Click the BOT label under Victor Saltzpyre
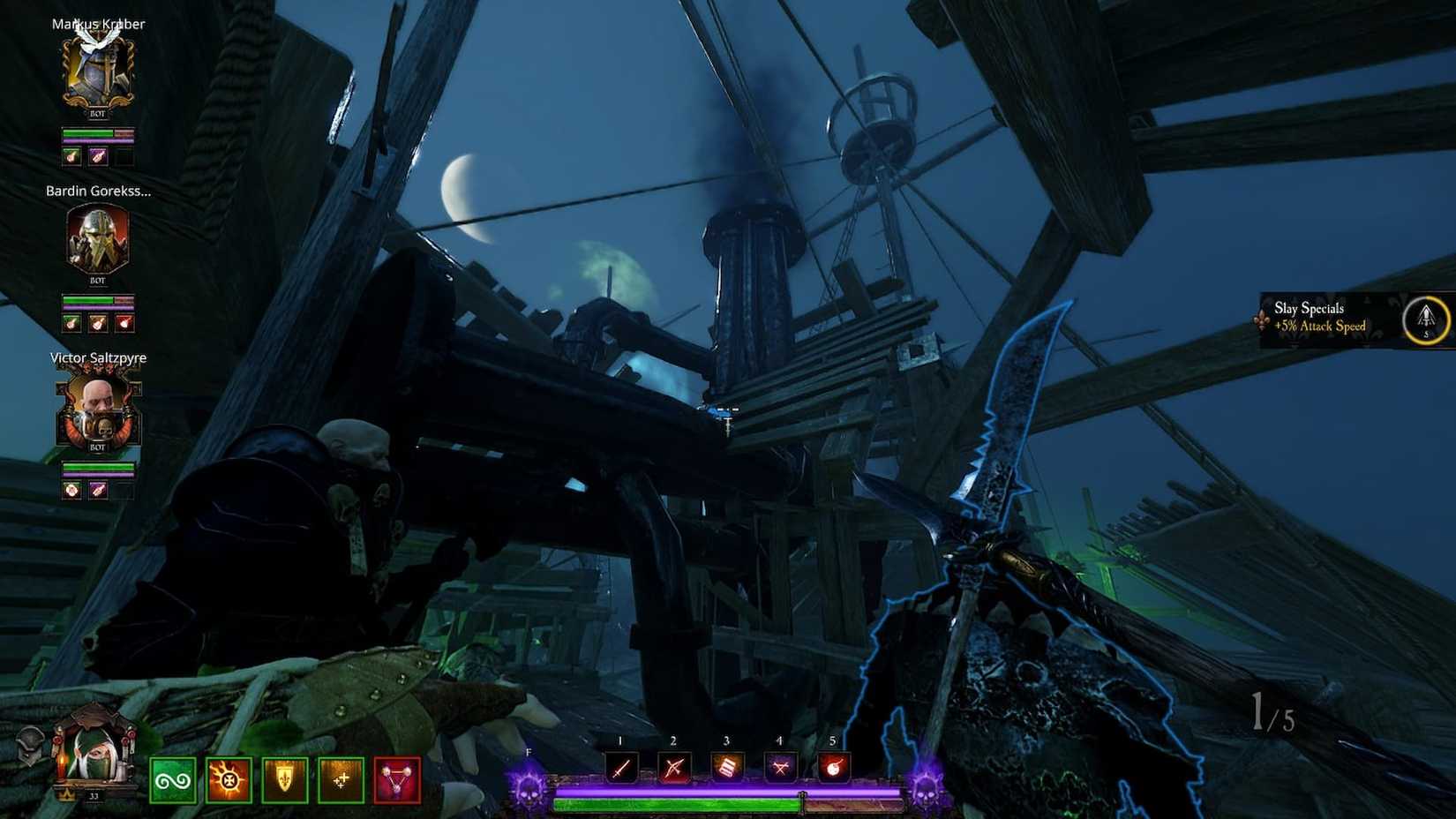Screen dimensions: 1456x819 [x=98, y=447]
